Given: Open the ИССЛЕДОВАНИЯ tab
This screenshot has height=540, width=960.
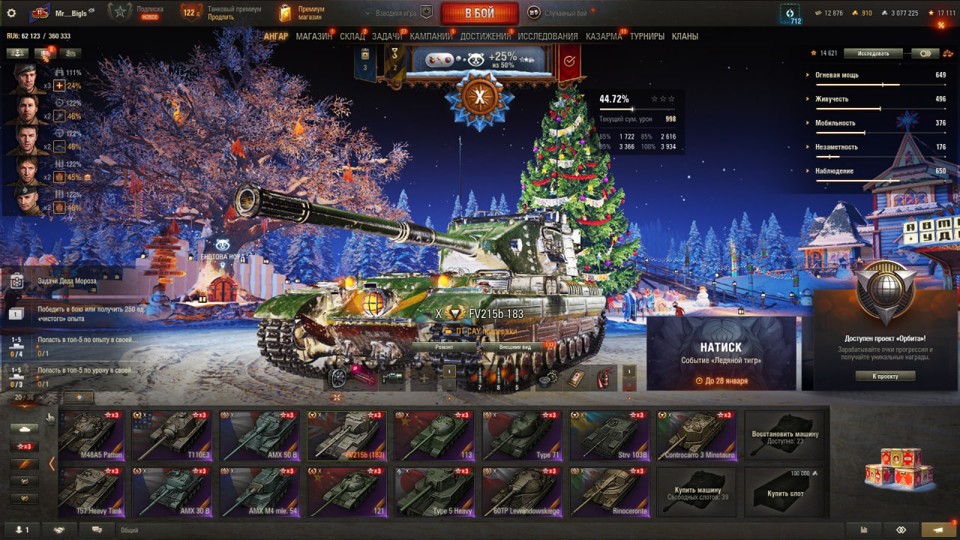Looking at the screenshot, I should pos(547,37).
